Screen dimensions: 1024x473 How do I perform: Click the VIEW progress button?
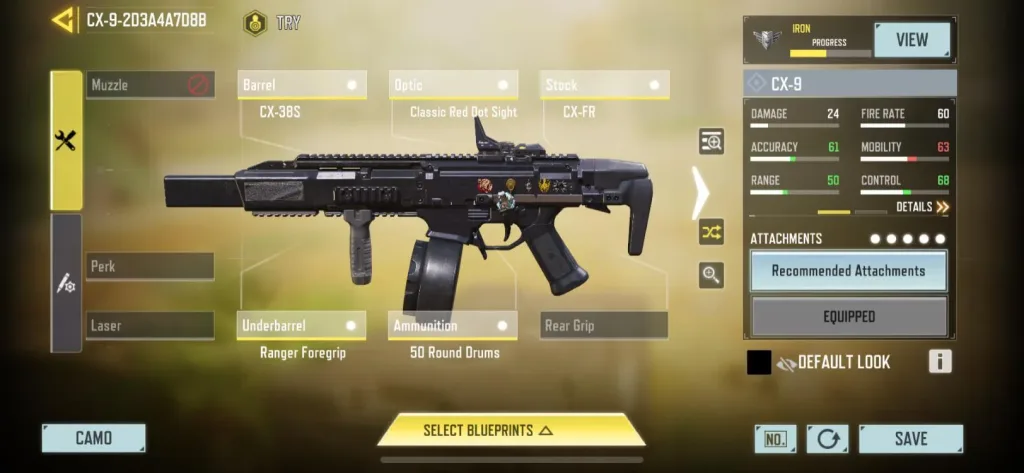(x=911, y=40)
